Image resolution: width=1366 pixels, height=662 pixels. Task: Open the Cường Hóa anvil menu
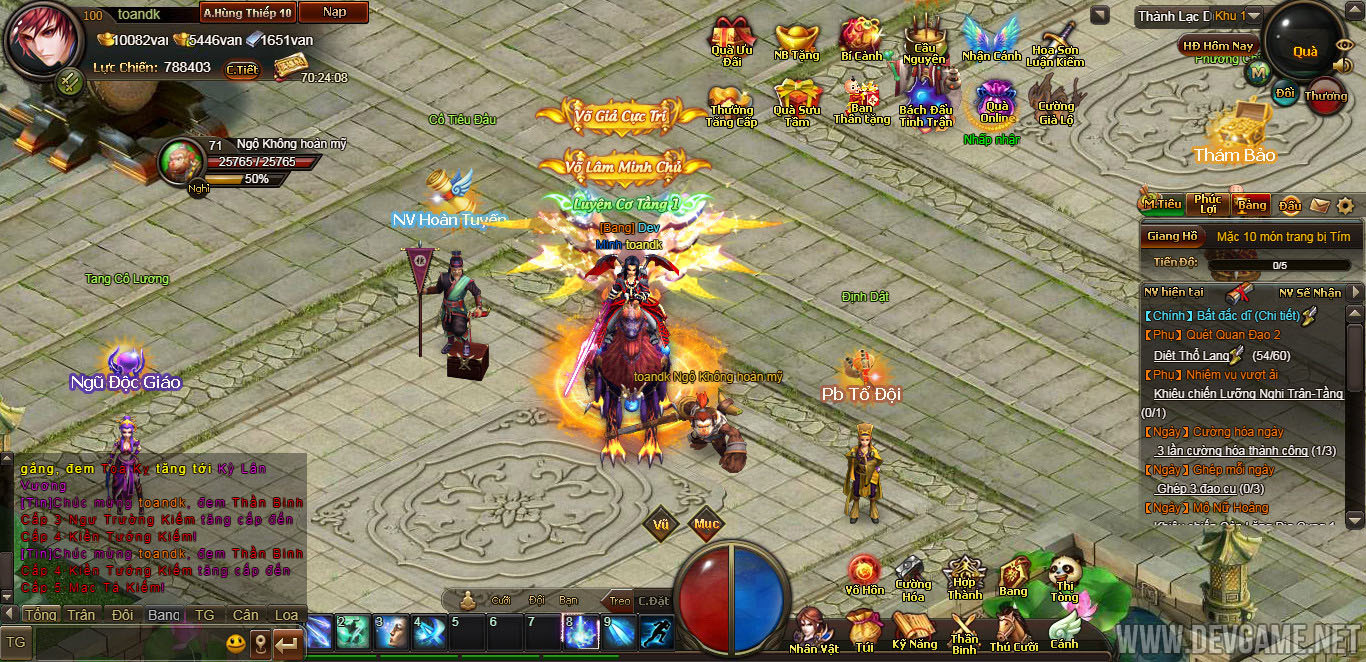click(912, 578)
